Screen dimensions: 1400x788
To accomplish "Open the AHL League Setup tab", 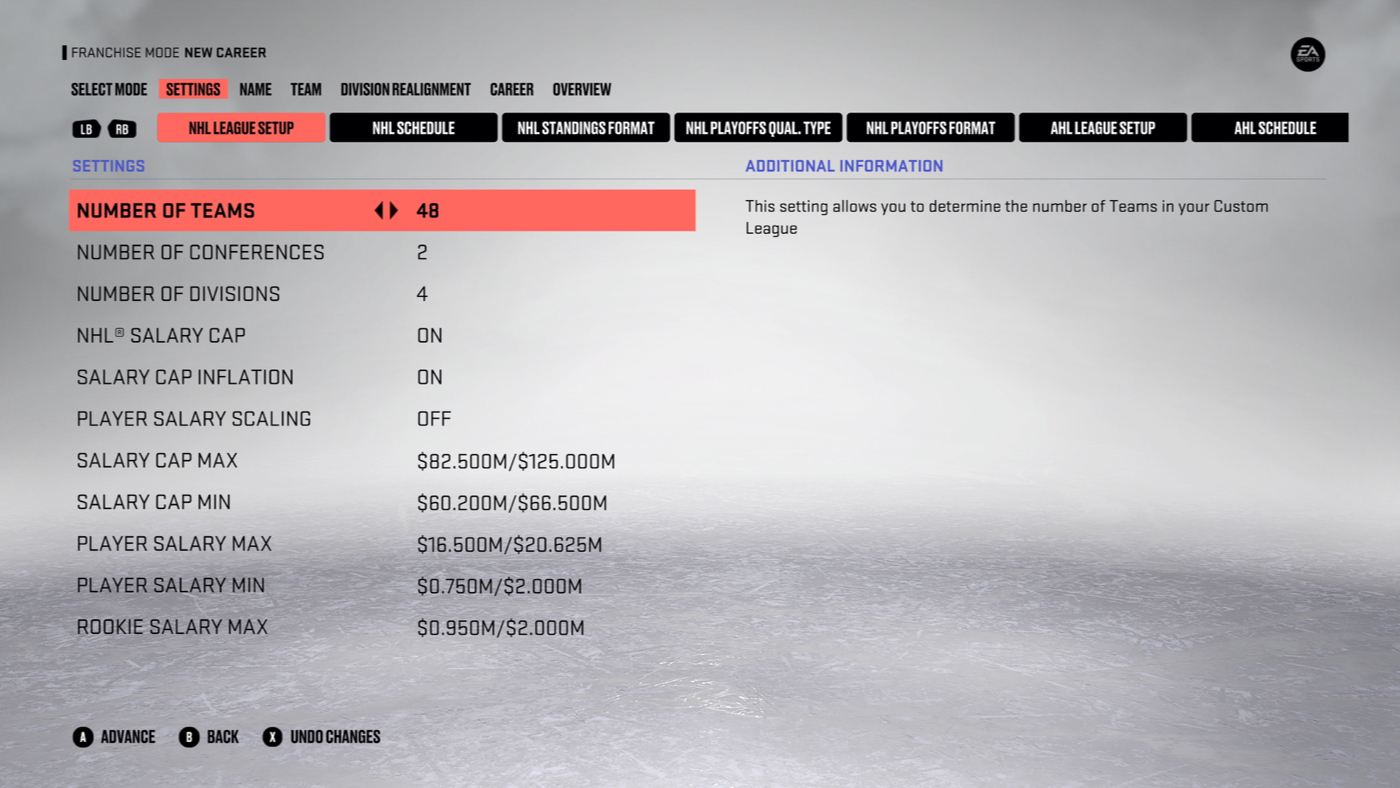I will click(x=1102, y=128).
